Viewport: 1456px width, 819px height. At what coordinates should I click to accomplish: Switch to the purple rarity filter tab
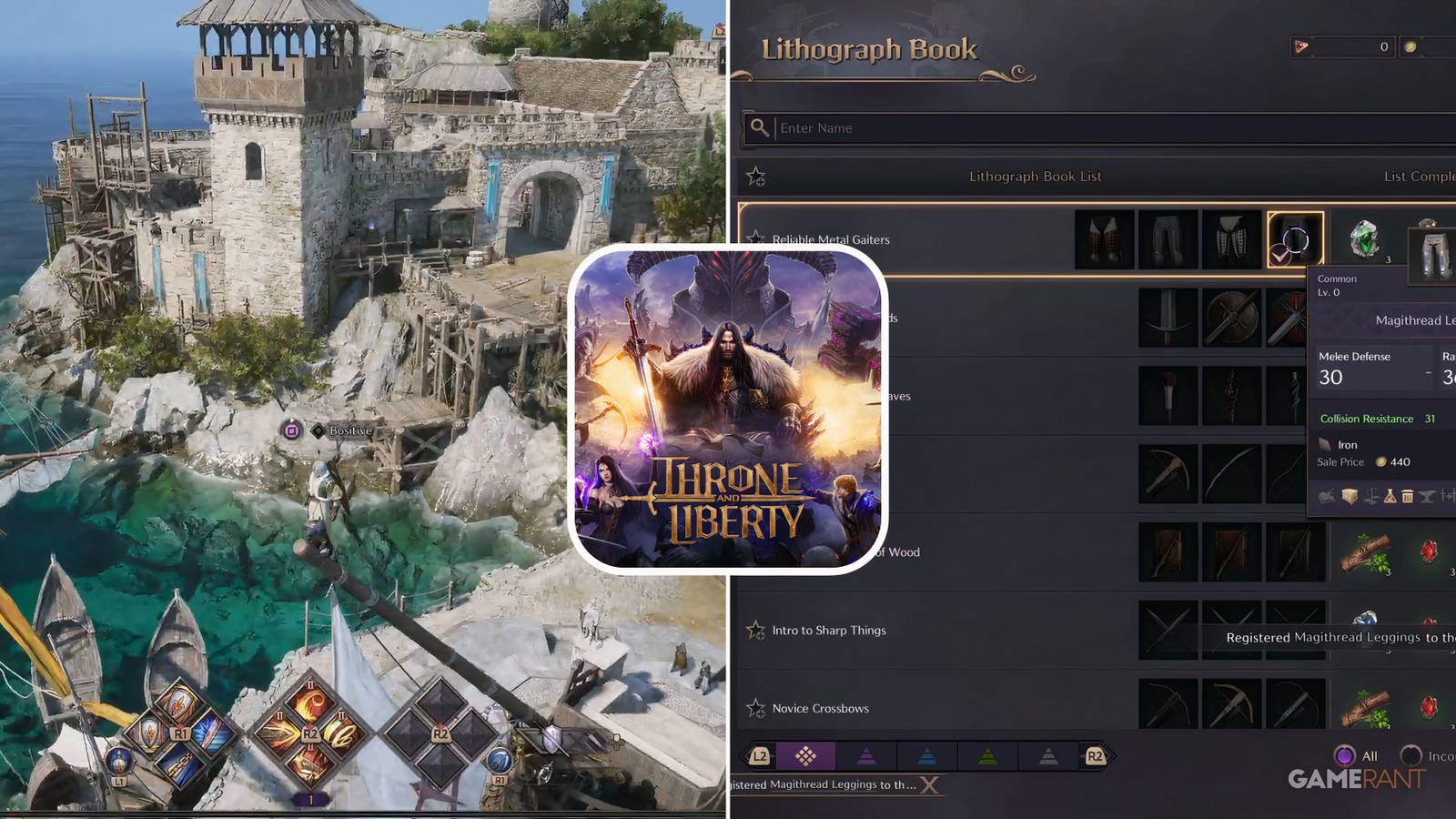pos(866,756)
